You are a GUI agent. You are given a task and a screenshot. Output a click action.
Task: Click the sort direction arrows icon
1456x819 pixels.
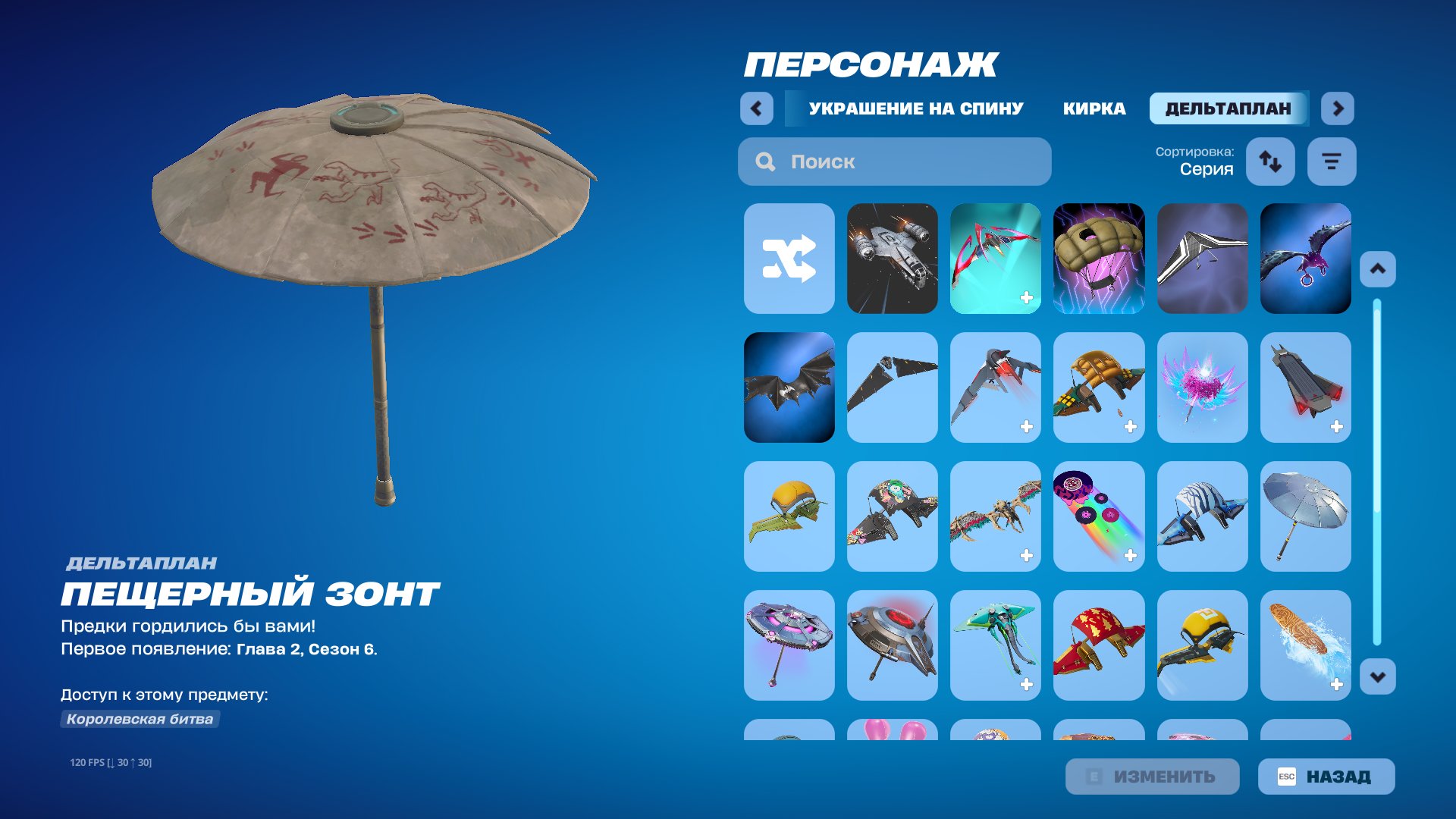point(1270,161)
